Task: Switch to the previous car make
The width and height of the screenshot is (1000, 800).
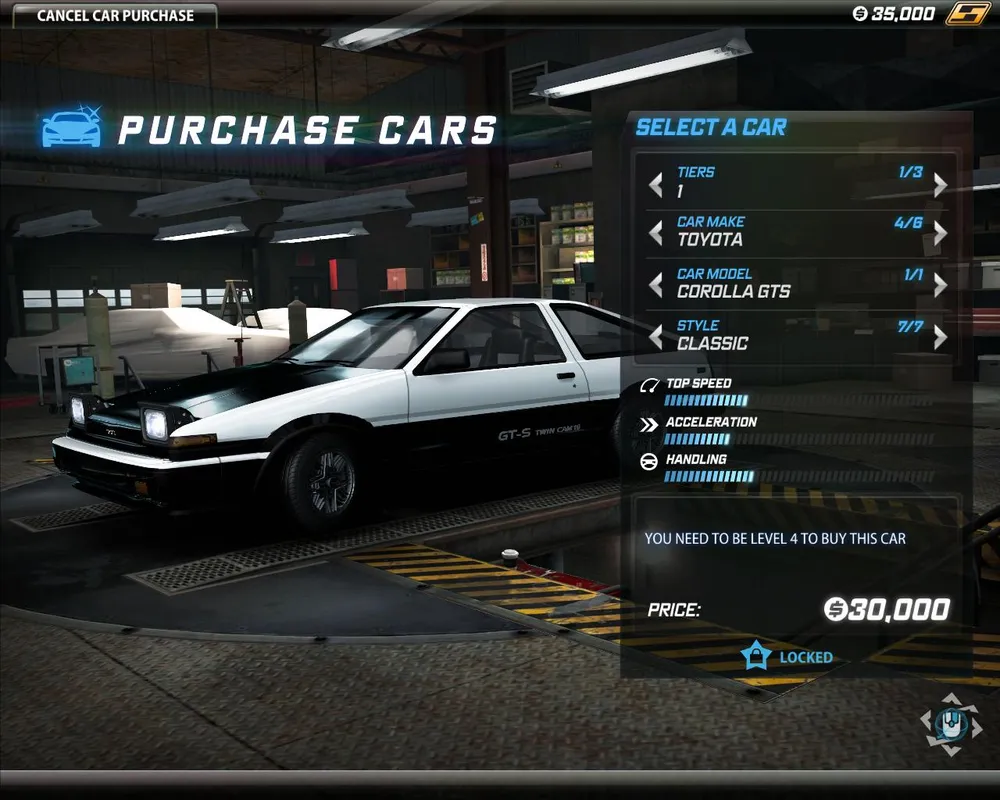Action: 656,234
